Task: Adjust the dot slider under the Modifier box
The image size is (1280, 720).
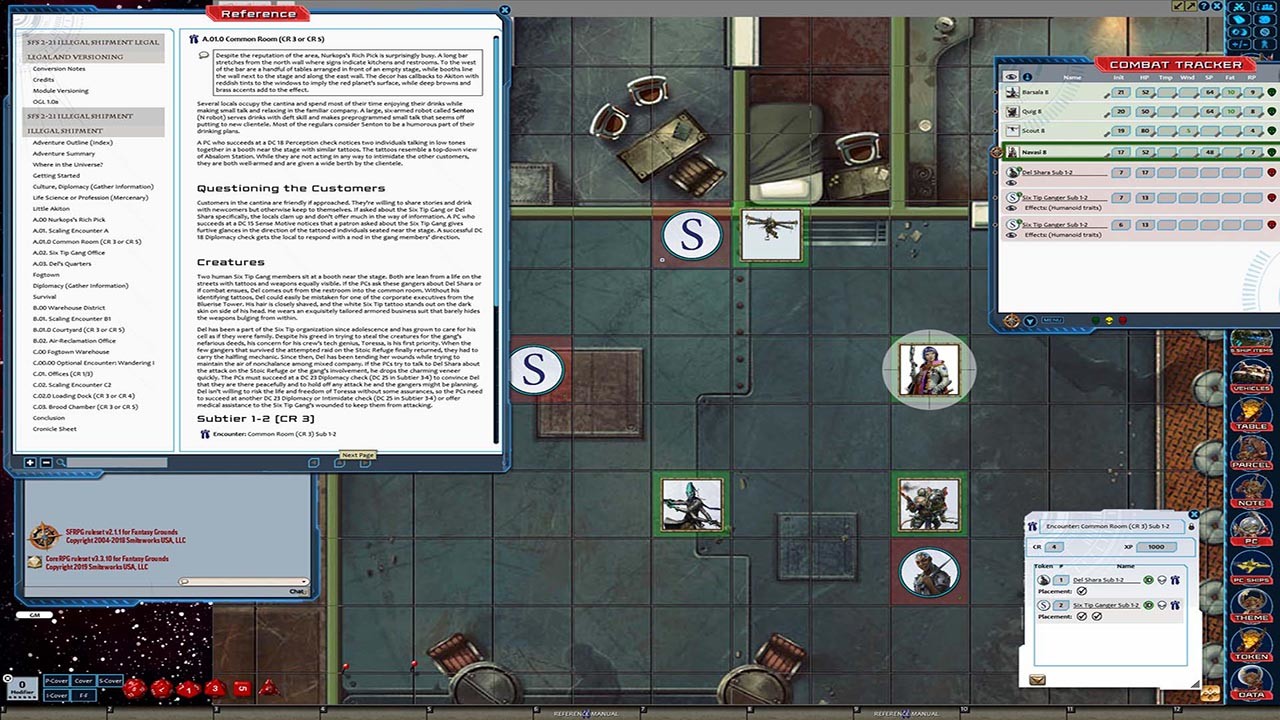Action: point(22,697)
